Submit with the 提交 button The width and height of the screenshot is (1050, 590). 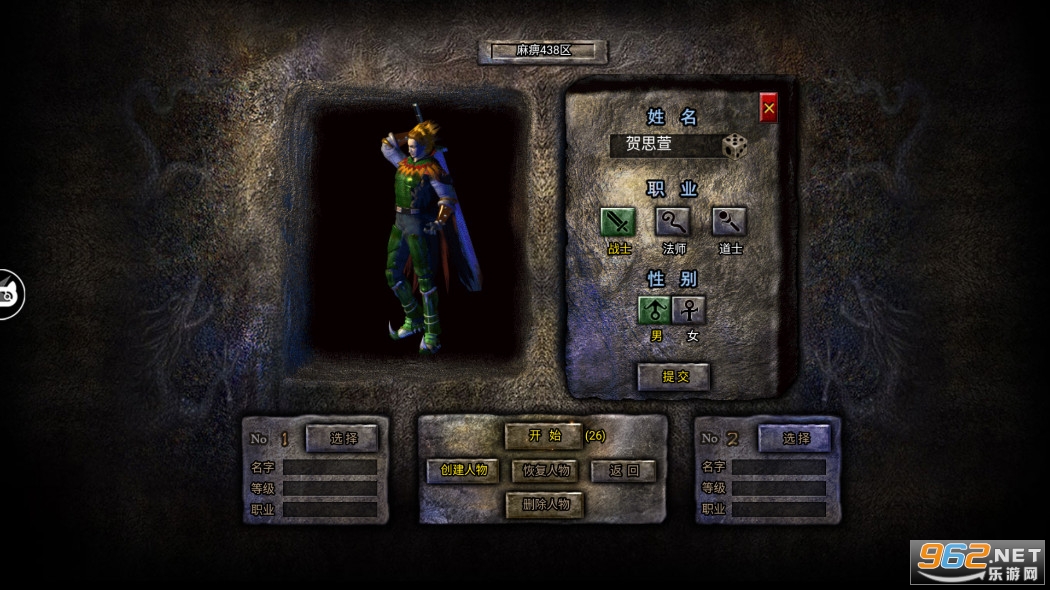(674, 376)
